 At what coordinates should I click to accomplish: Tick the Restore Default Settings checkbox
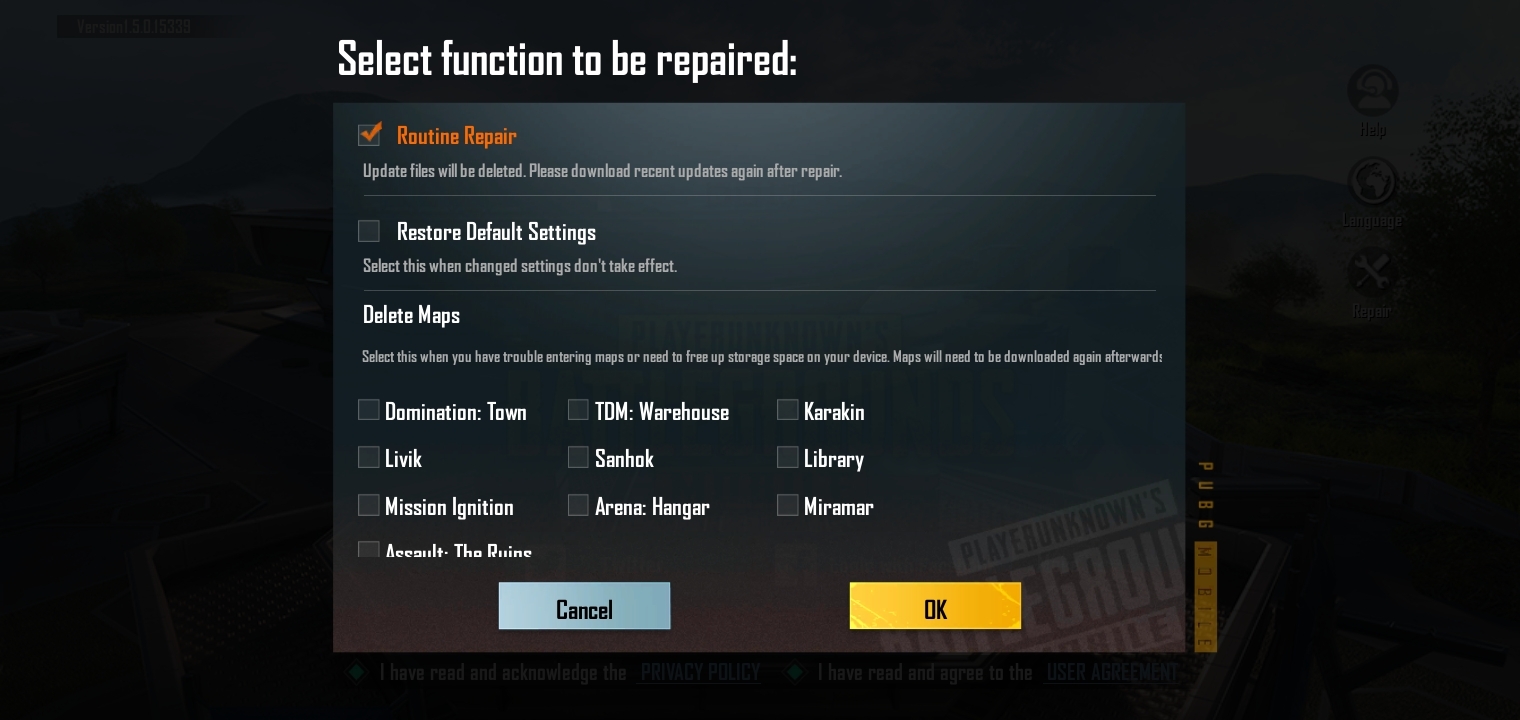tap(369, 231)
